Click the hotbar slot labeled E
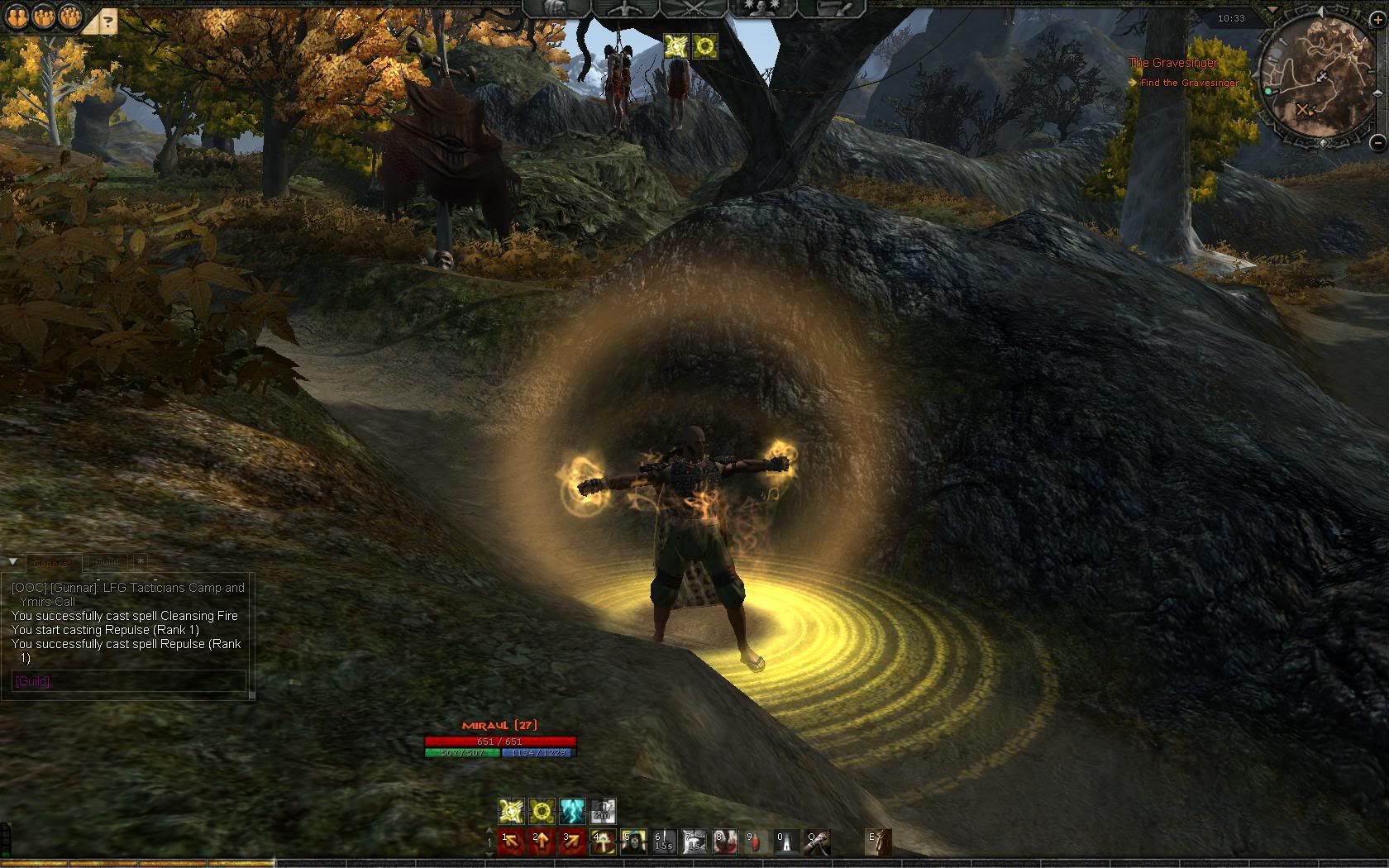1389x868 pixels. (878, 842)
